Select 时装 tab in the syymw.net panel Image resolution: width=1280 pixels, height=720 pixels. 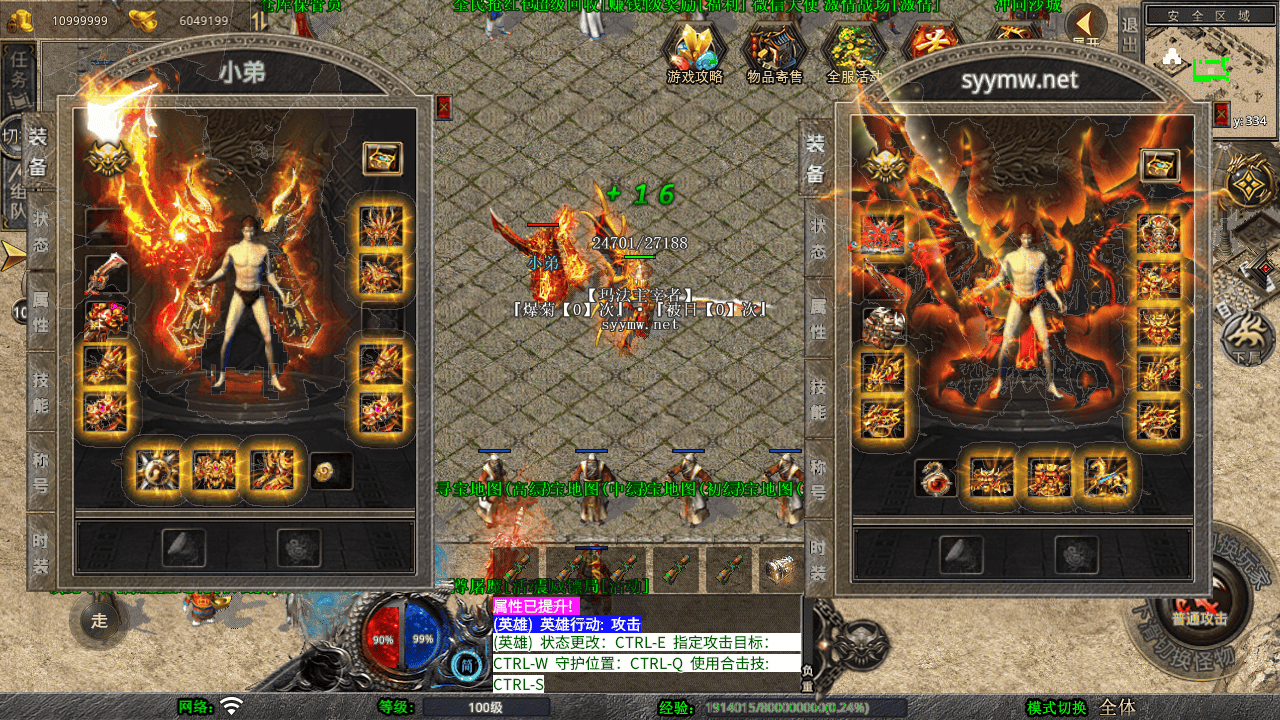(x=817, y=560)
